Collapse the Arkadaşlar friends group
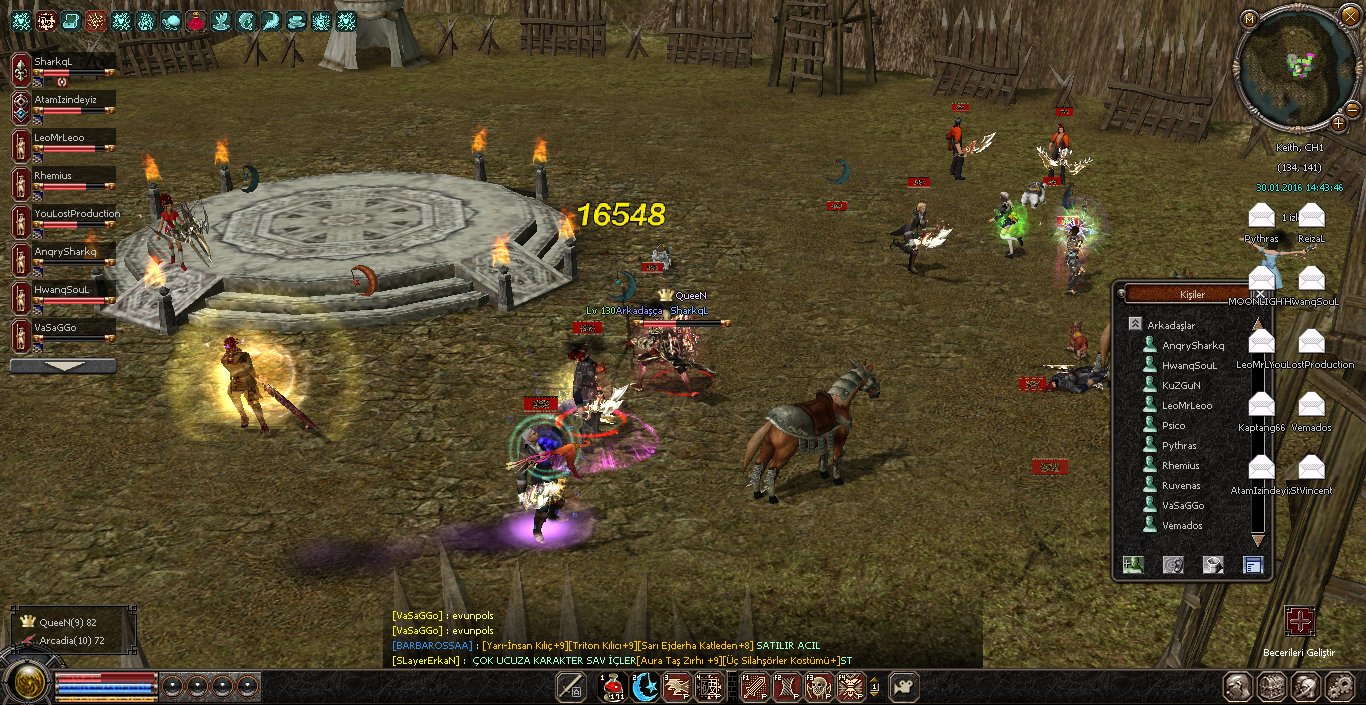 [x=1135, y=325]
